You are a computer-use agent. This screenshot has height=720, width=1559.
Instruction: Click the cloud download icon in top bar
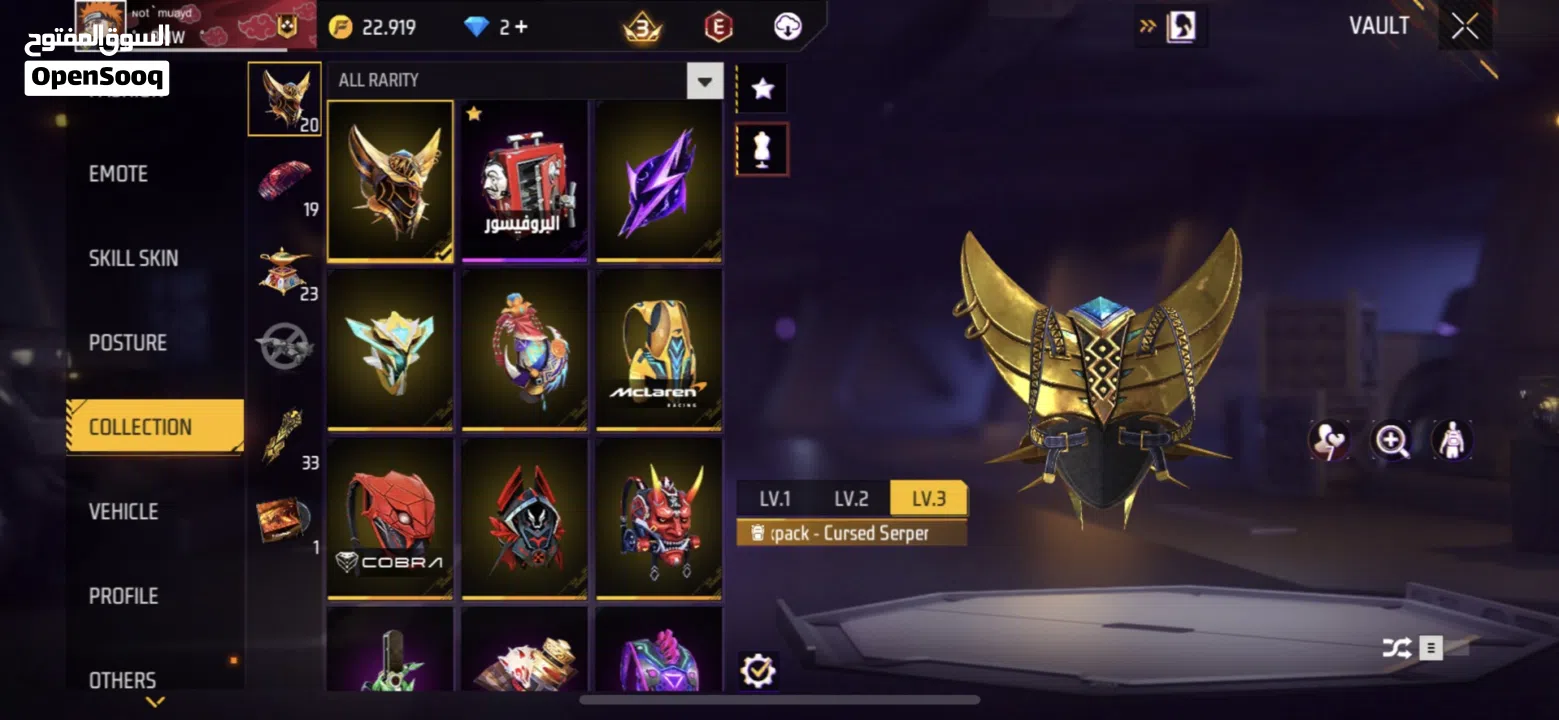click(x=788, y=27)
